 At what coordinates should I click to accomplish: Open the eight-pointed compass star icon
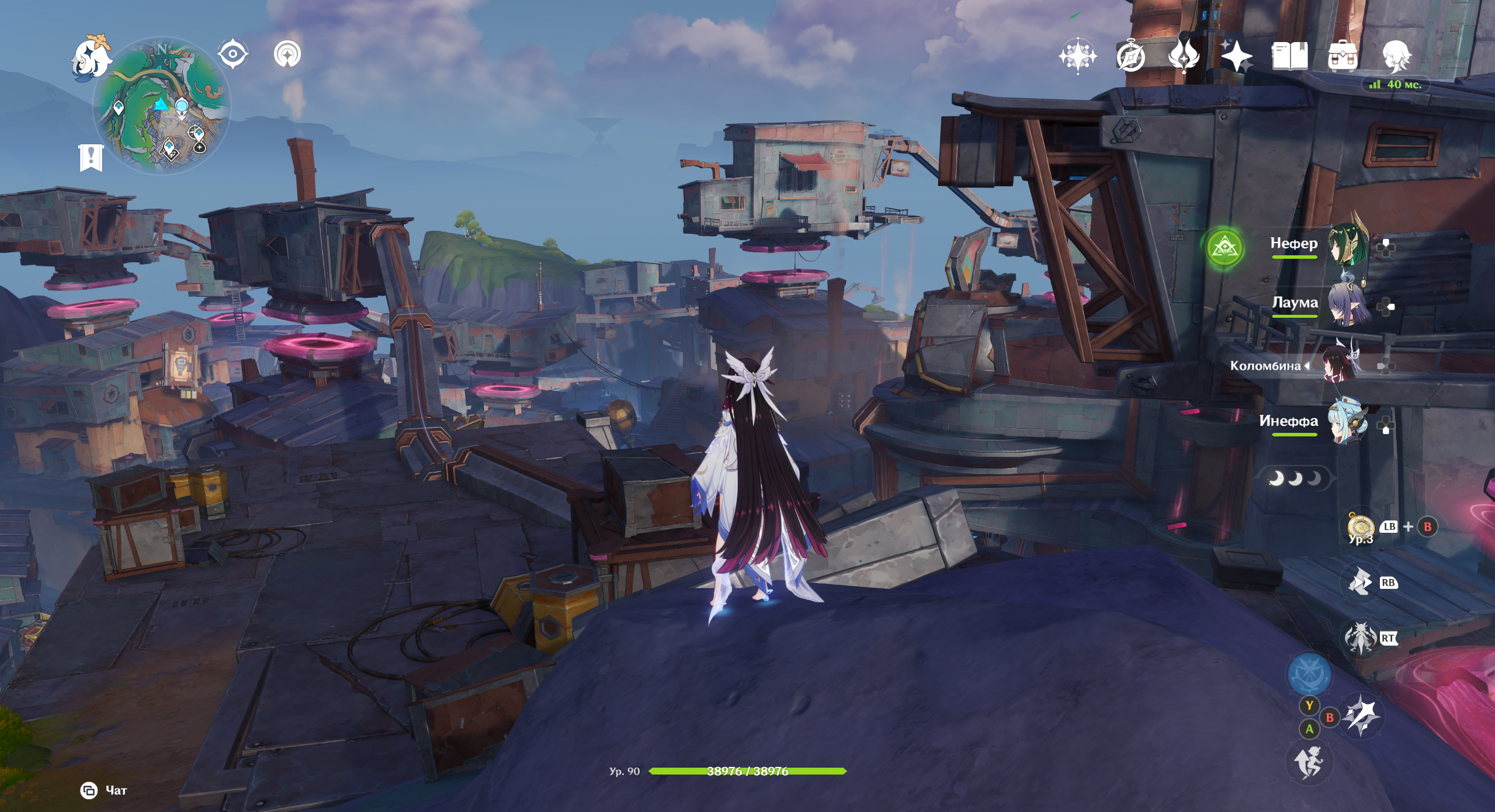pyautogui.click(x=1077, y=57)
